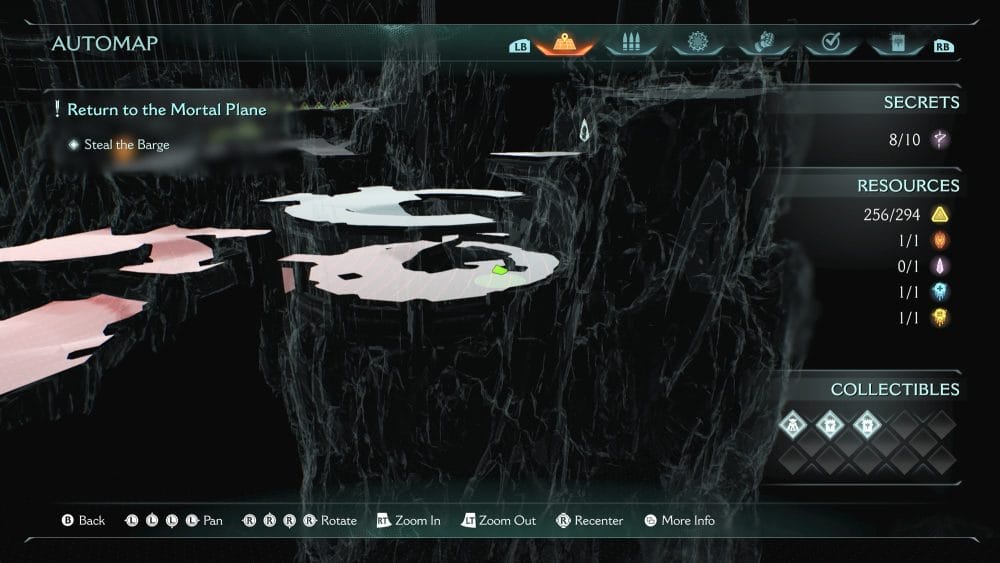This screenshot has height=563, width=1000.
Task: Select the purple crystal resource icon
Action: point(940,266)
